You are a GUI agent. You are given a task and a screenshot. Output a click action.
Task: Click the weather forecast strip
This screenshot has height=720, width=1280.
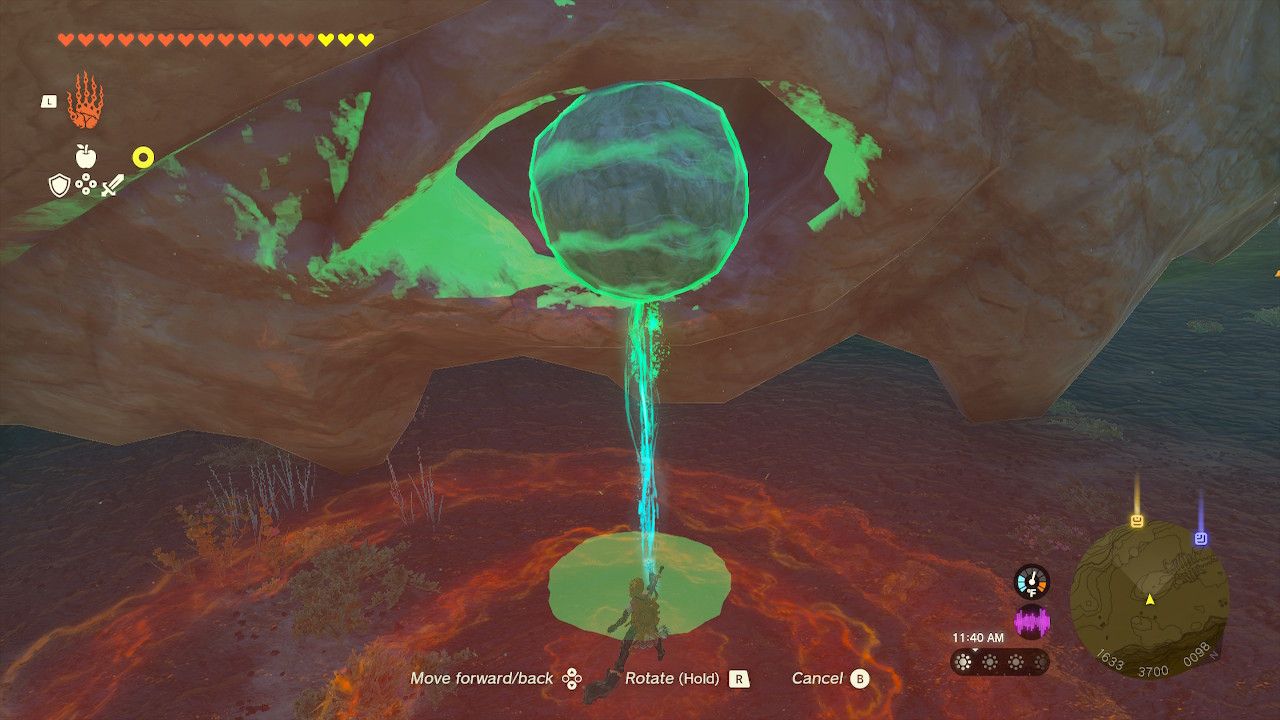click(x=1000, y=662)
